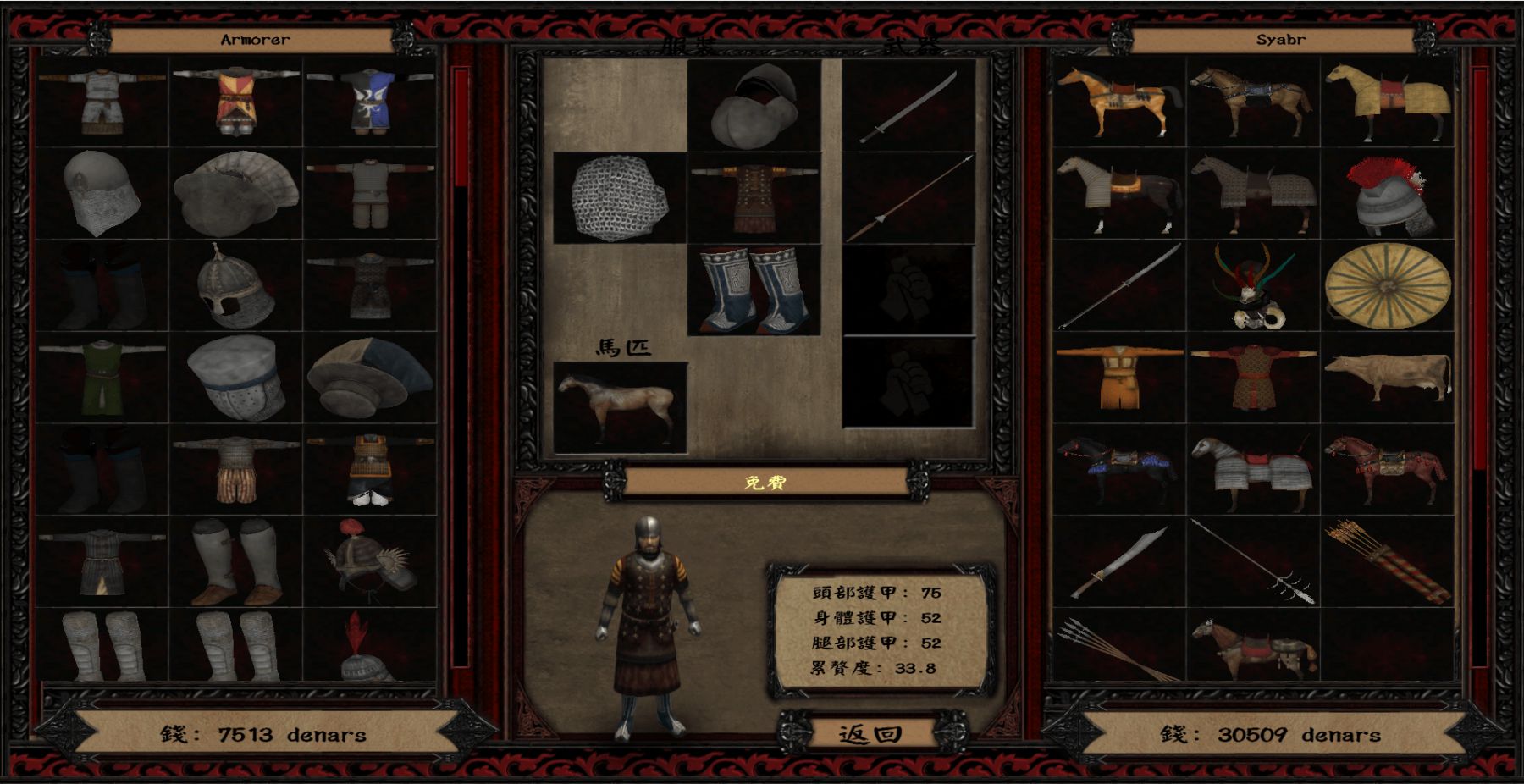The height and width of the screenshot is (784, 1524).
Task: Select the equipped chainmail gloves slot
Action: [619, 198]
